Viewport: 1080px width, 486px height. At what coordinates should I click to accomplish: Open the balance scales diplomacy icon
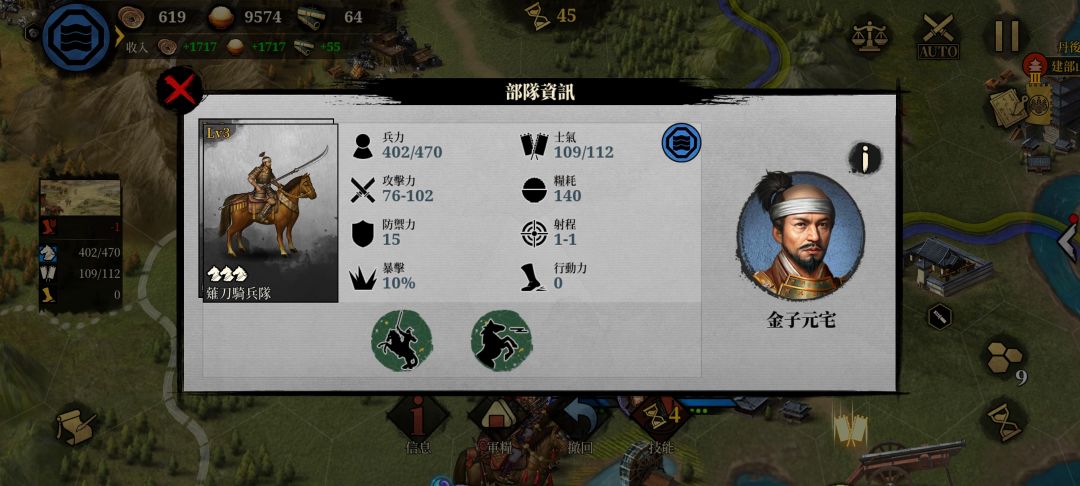[x=868, y=37]
